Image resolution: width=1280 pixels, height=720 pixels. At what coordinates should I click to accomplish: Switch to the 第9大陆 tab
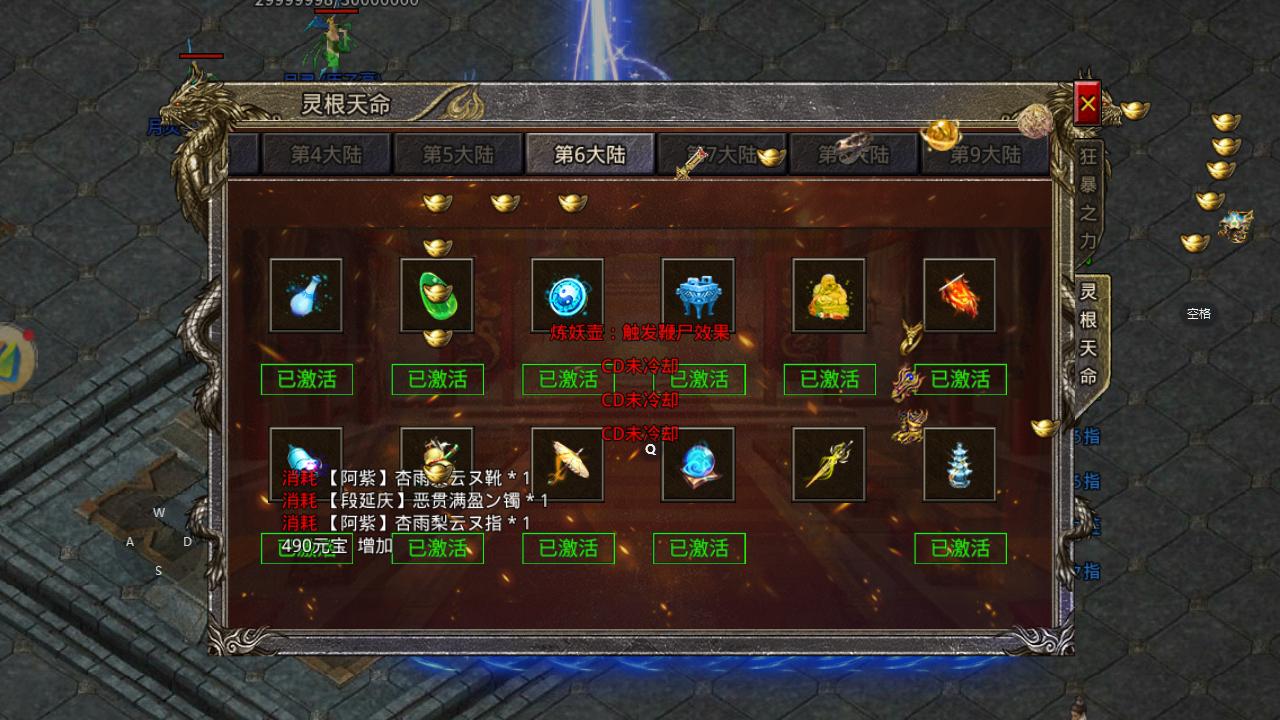985,155
